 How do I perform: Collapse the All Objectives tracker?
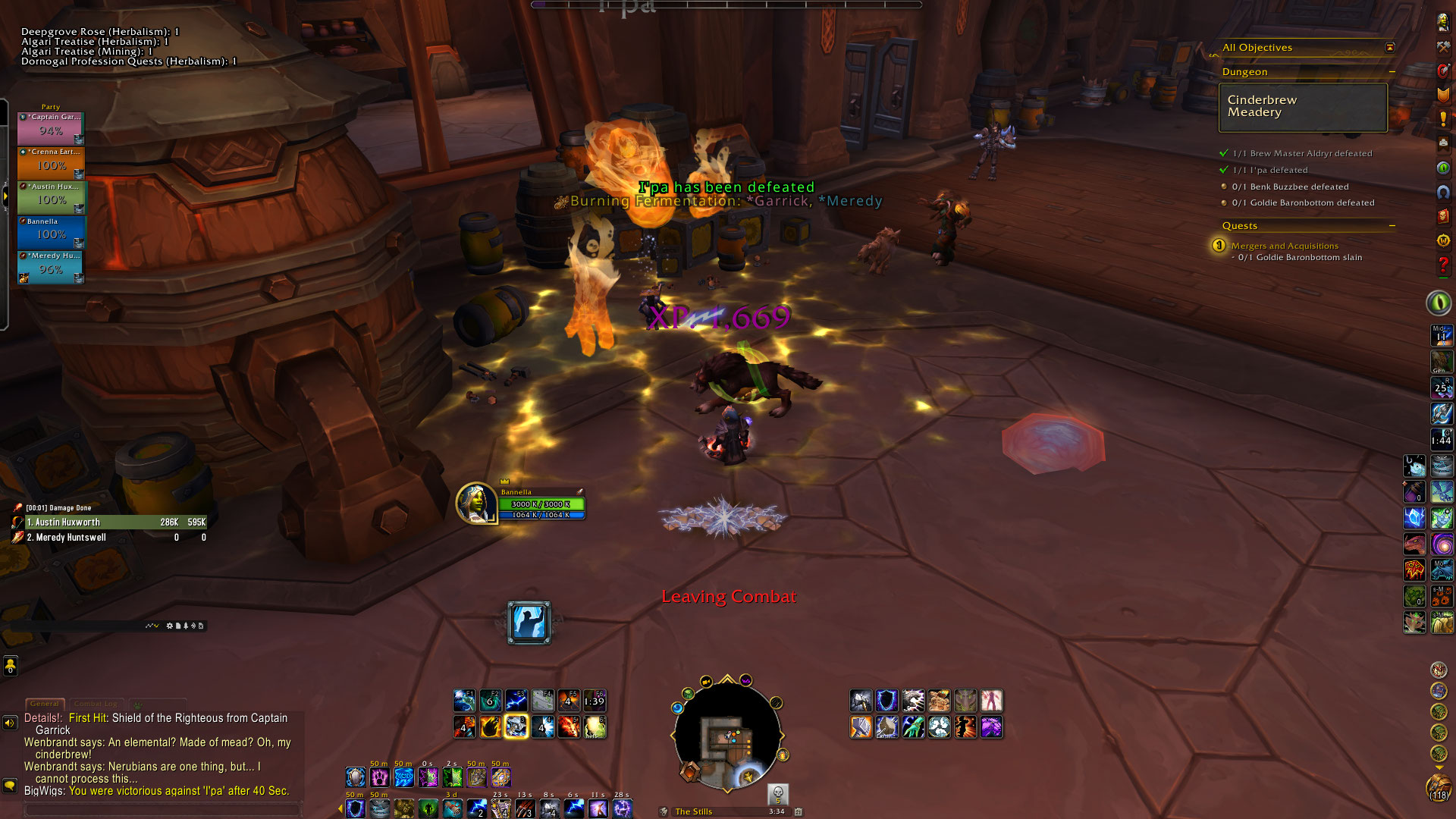(x=1389, y=48)
